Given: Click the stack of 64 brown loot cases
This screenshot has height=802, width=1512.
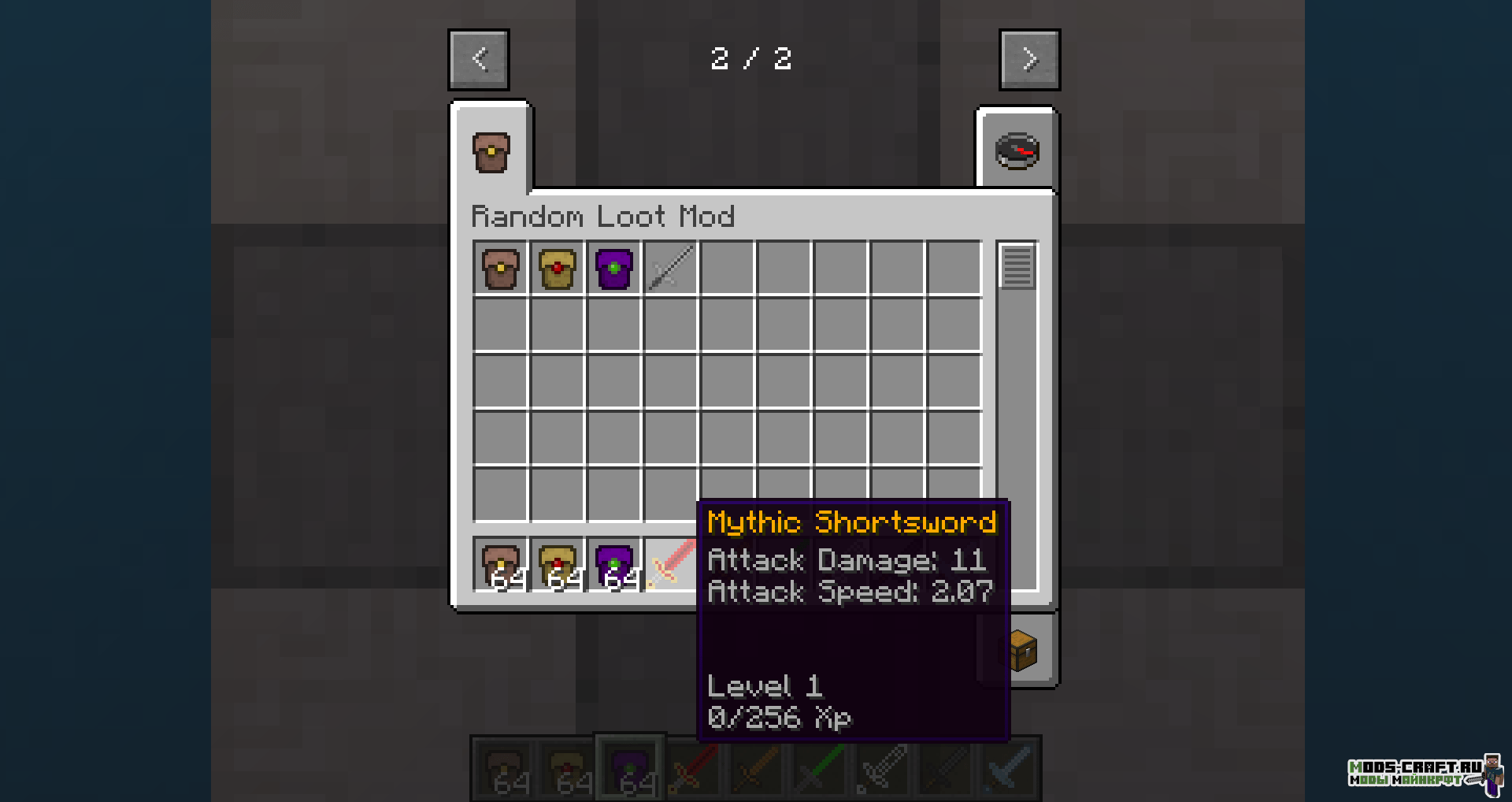Looking at the screenshot, I should pos(501,564).
